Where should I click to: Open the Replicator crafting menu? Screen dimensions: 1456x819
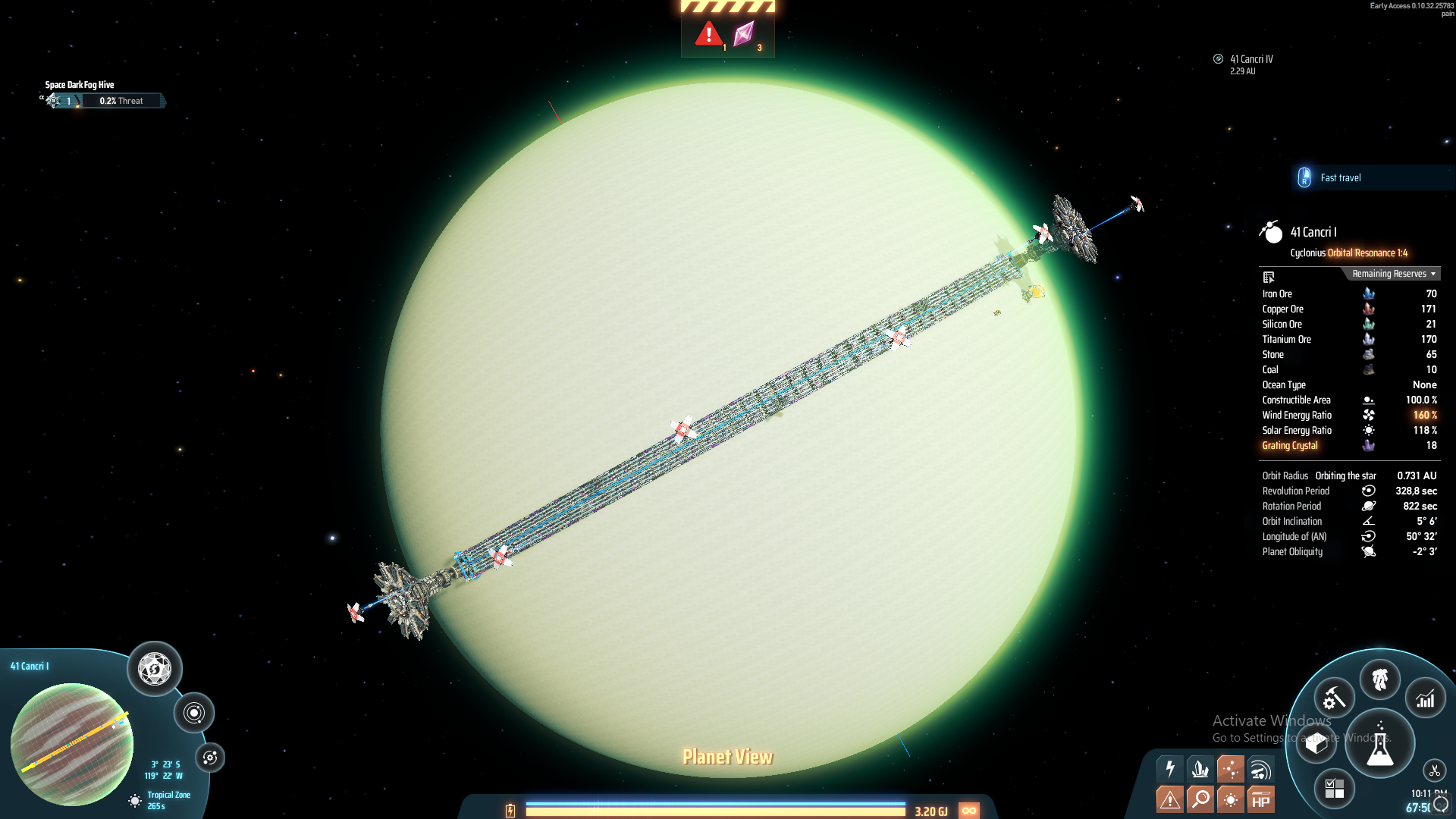click(1334, 698)
